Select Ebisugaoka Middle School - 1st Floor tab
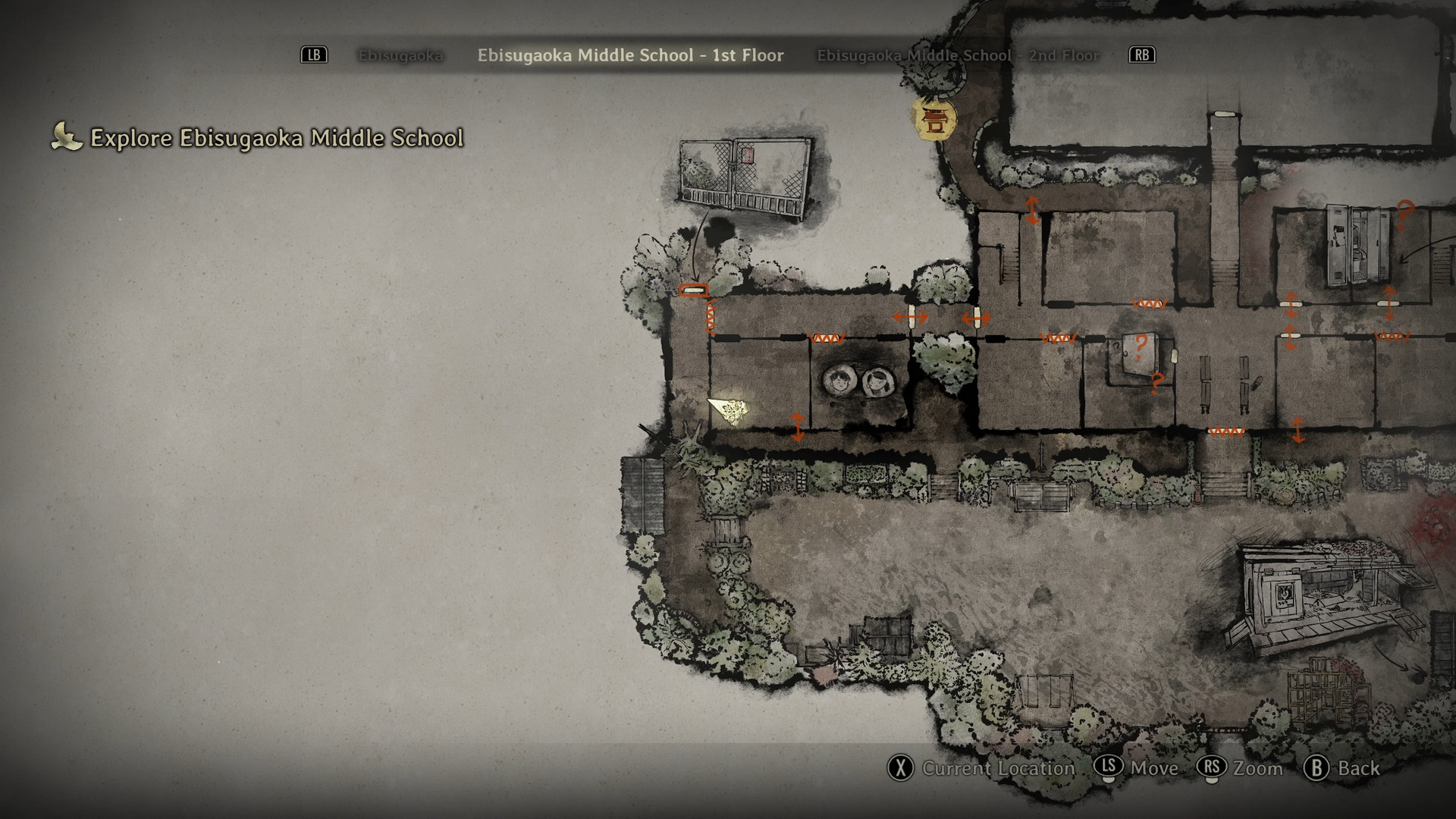 (630, 55)
